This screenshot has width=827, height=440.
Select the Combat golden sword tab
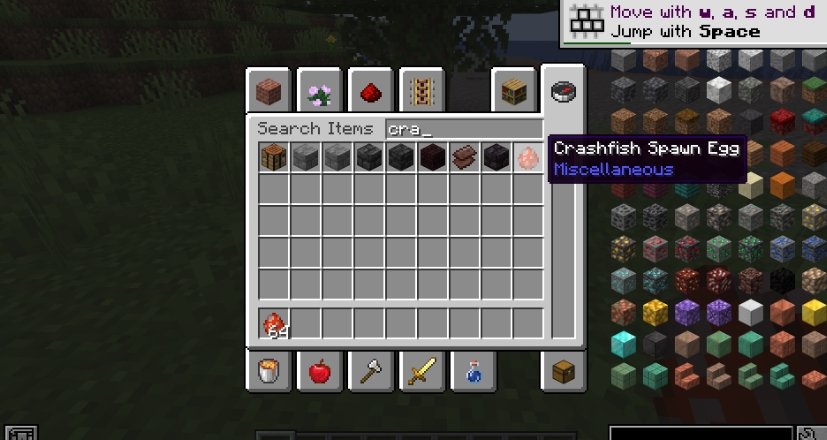pyautogui.click(x=421, y=372)
